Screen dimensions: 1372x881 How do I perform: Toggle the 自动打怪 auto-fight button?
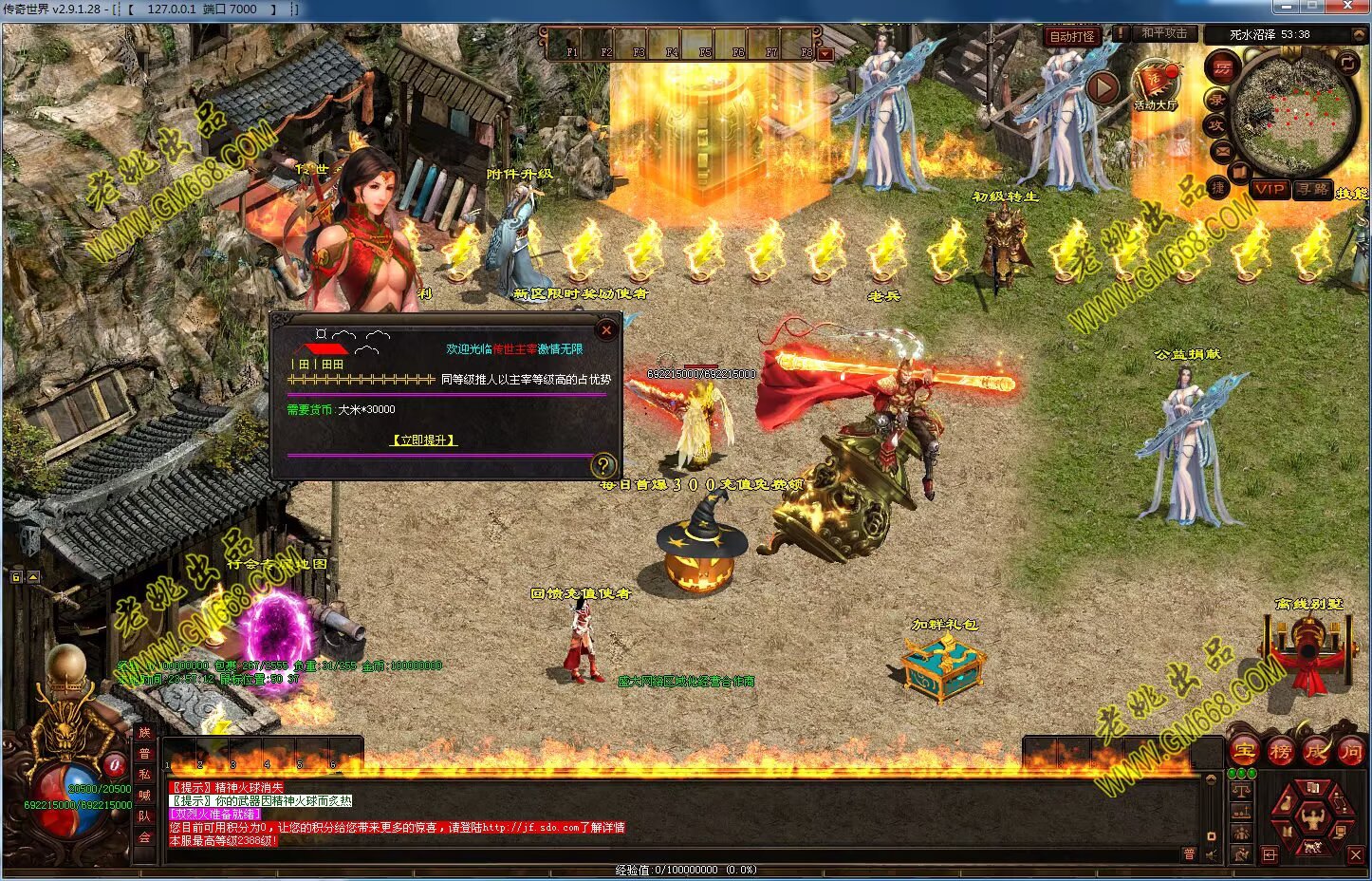coord(1072,36)
